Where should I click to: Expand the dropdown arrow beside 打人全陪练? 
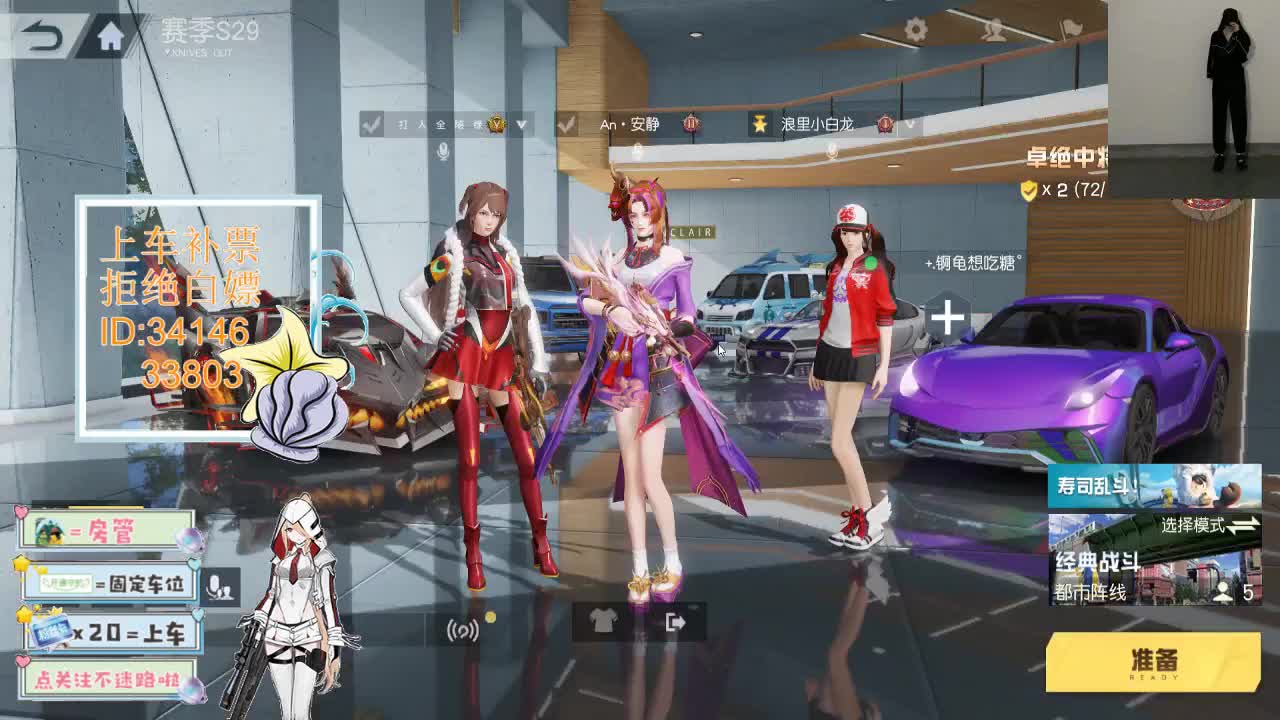[x=519, y=125]
